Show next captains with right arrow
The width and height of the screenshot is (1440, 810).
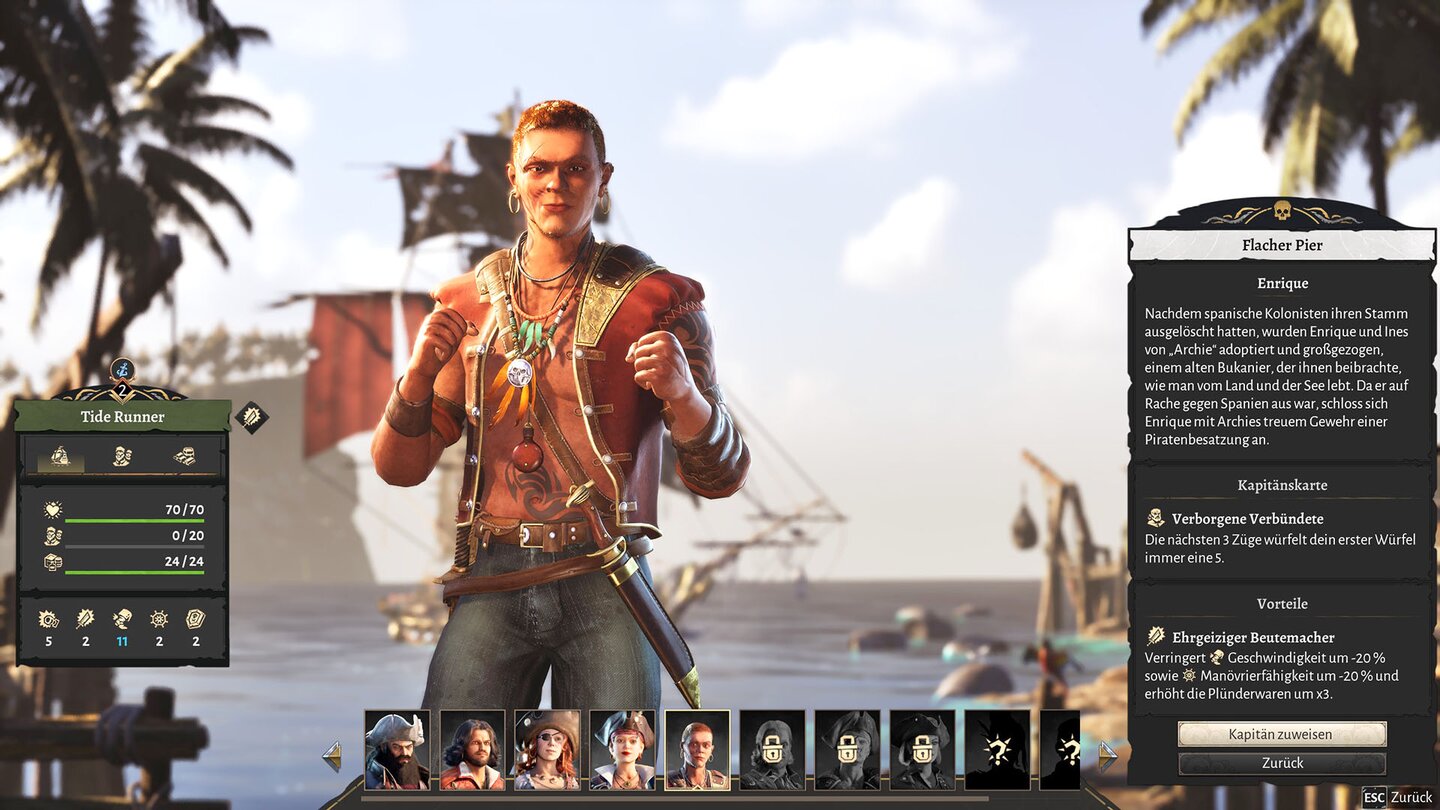[x=1107, y=756]
